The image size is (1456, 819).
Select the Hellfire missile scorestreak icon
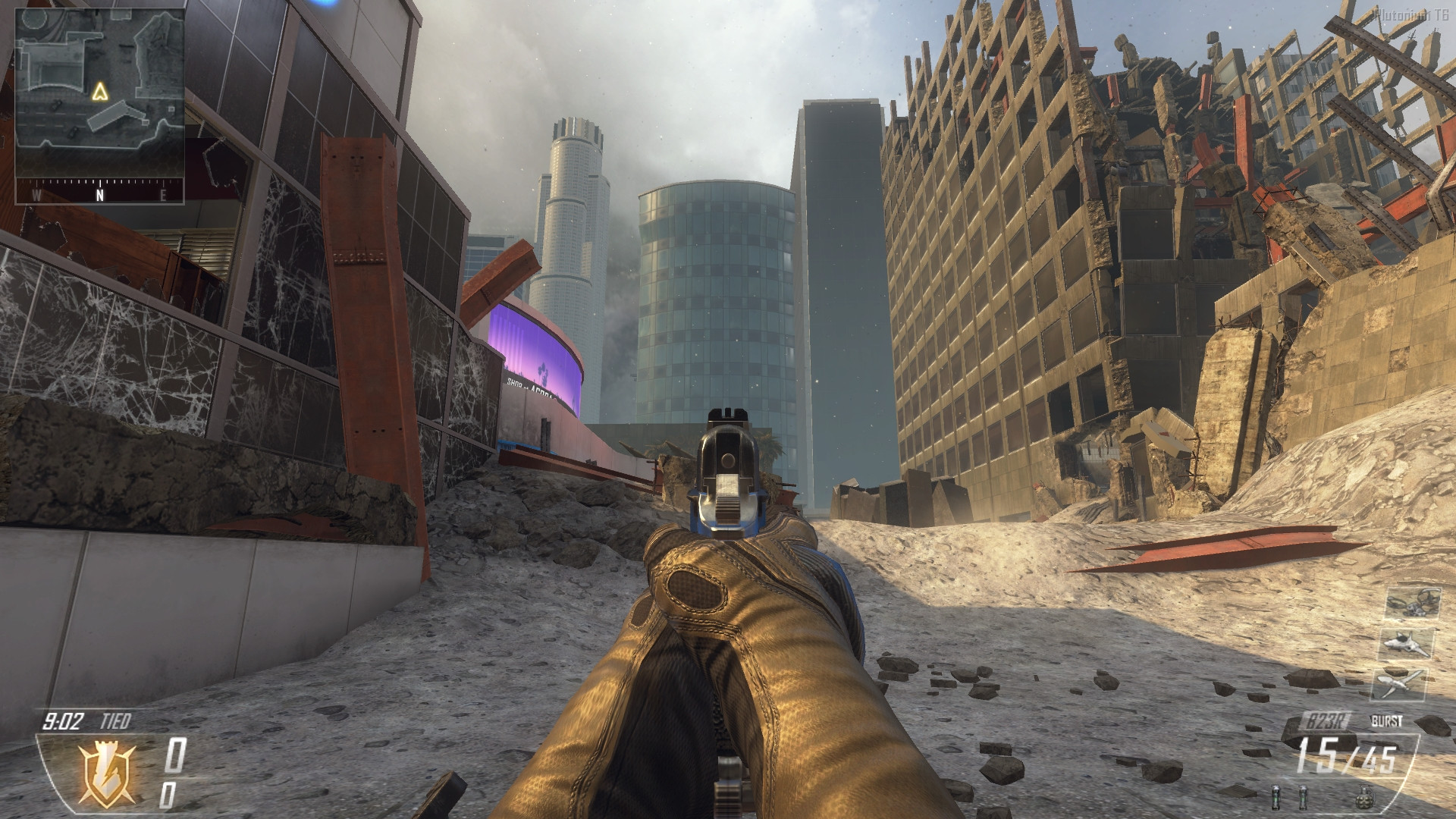click(x=1399, y=684)
